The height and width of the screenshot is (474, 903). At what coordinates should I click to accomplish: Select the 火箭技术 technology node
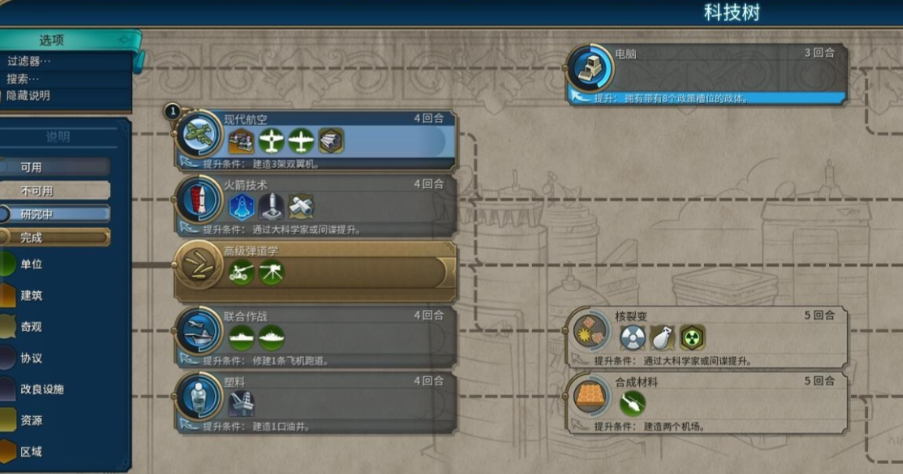[x=316, y=205]
